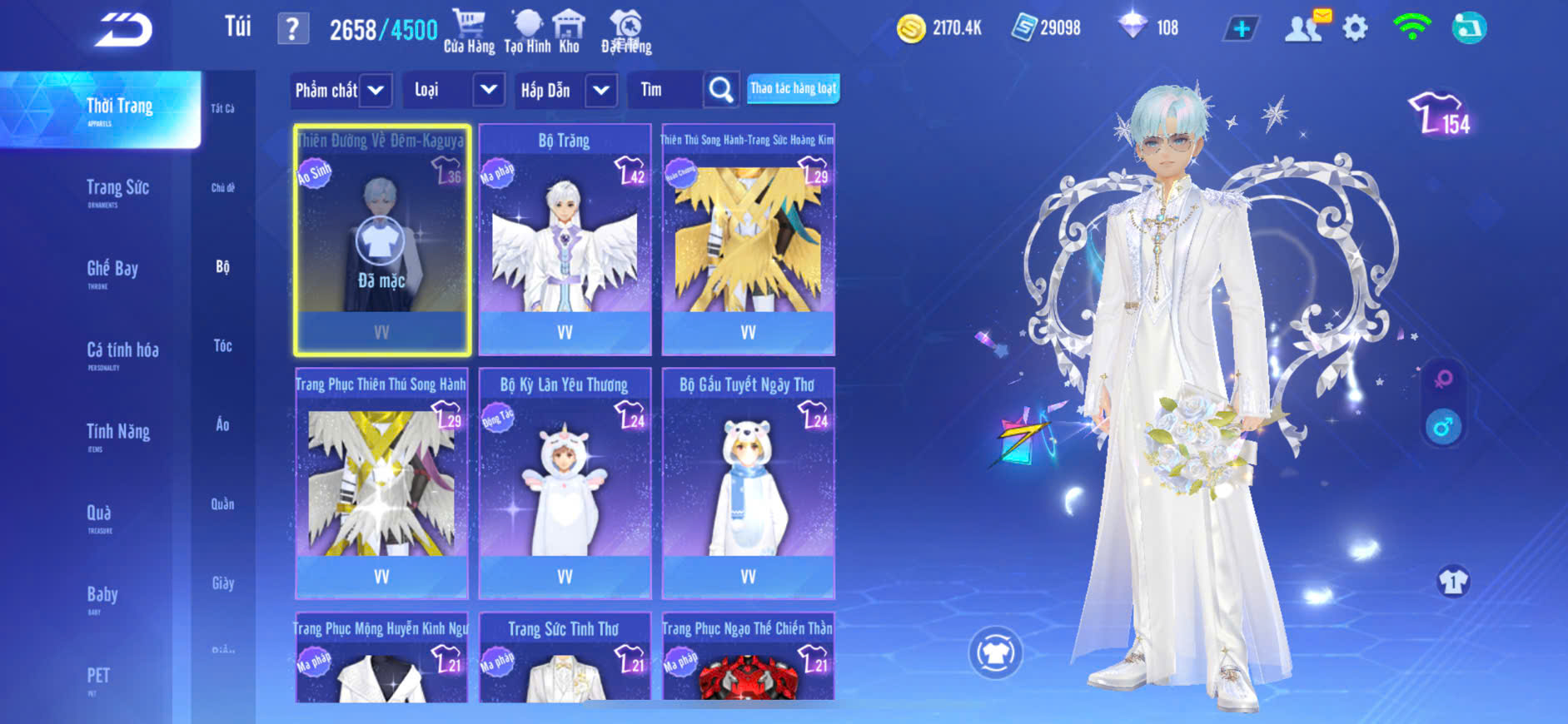Go back using the top-left arrow
The height and width of the screenshot is (724, 1568).
point(123,30)
